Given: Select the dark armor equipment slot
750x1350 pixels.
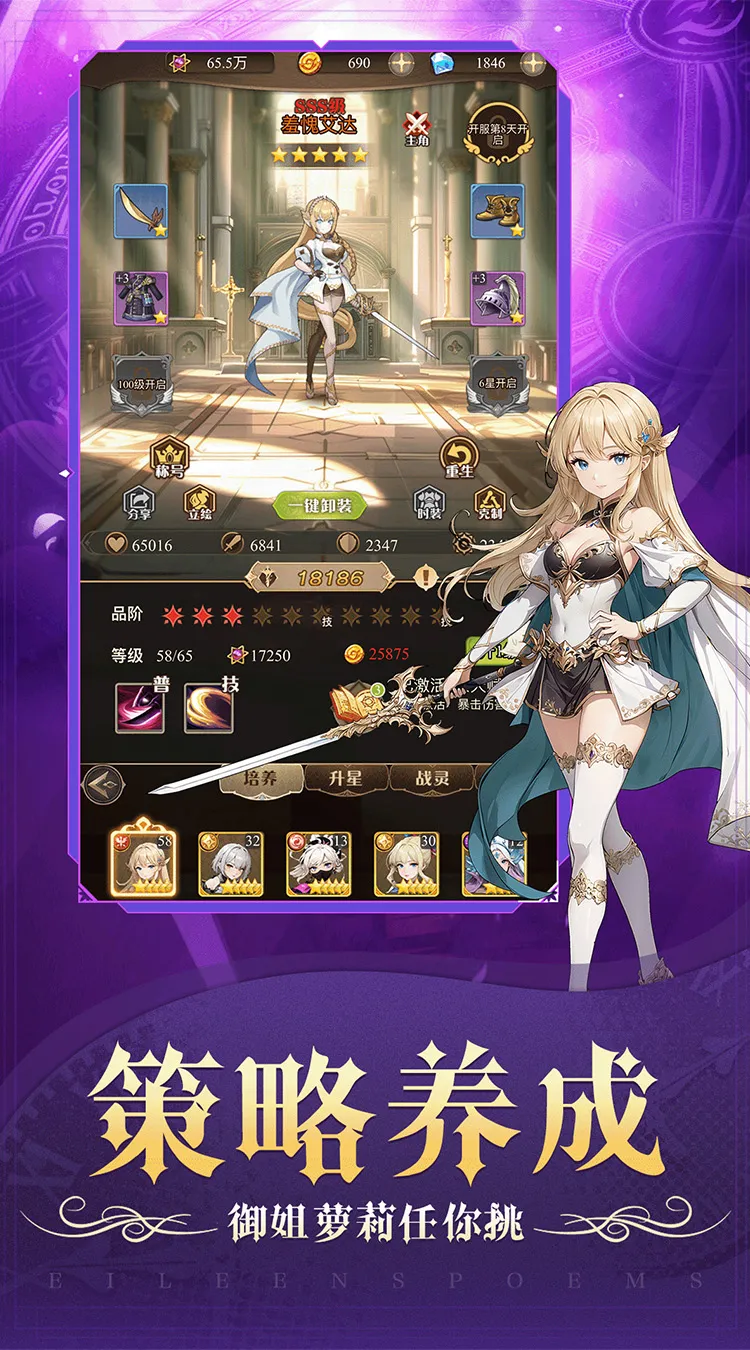Looking at the screenshot, I should pyautogui.click(x=140, y=297).
